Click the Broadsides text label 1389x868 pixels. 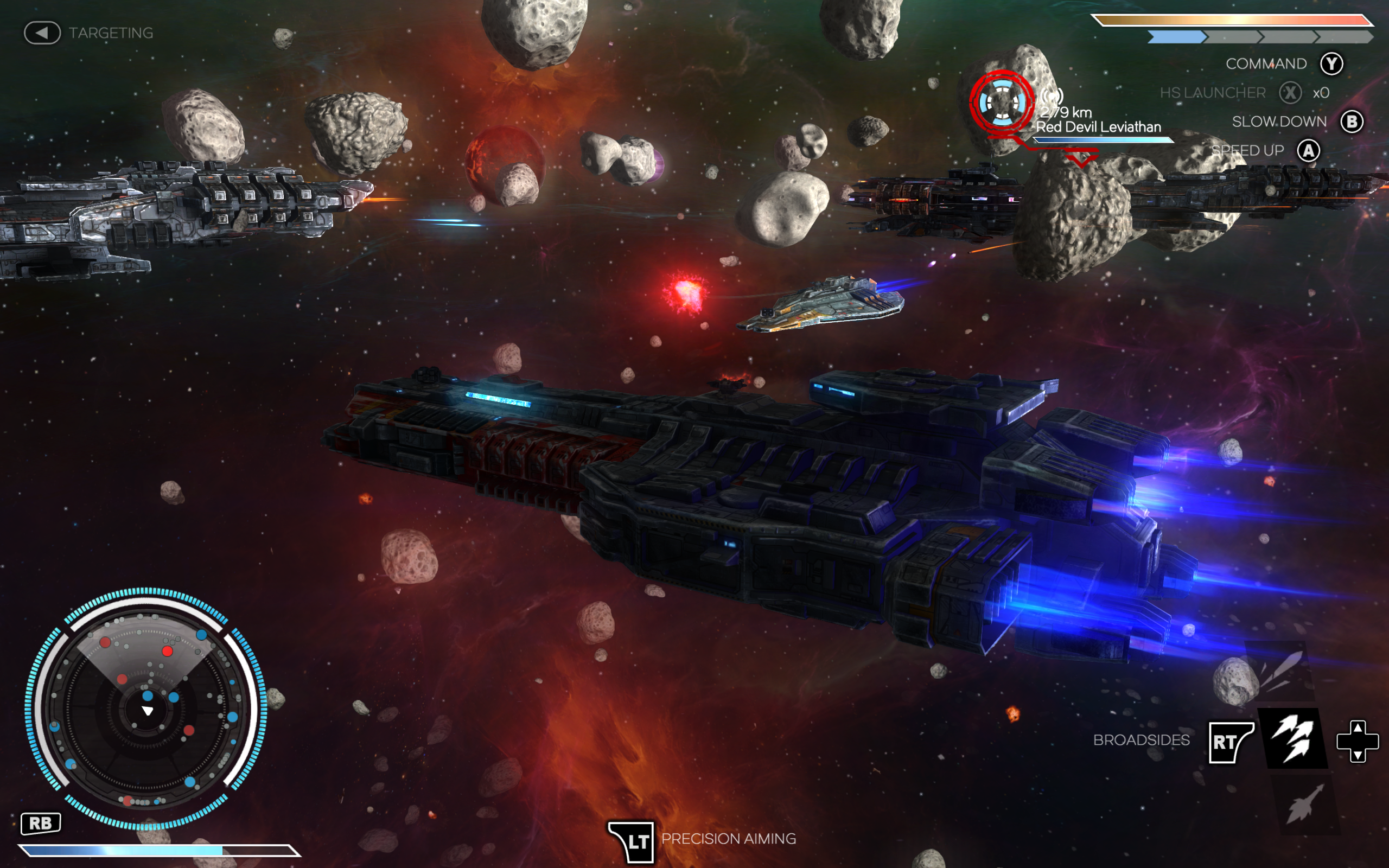coord(1141,740)
